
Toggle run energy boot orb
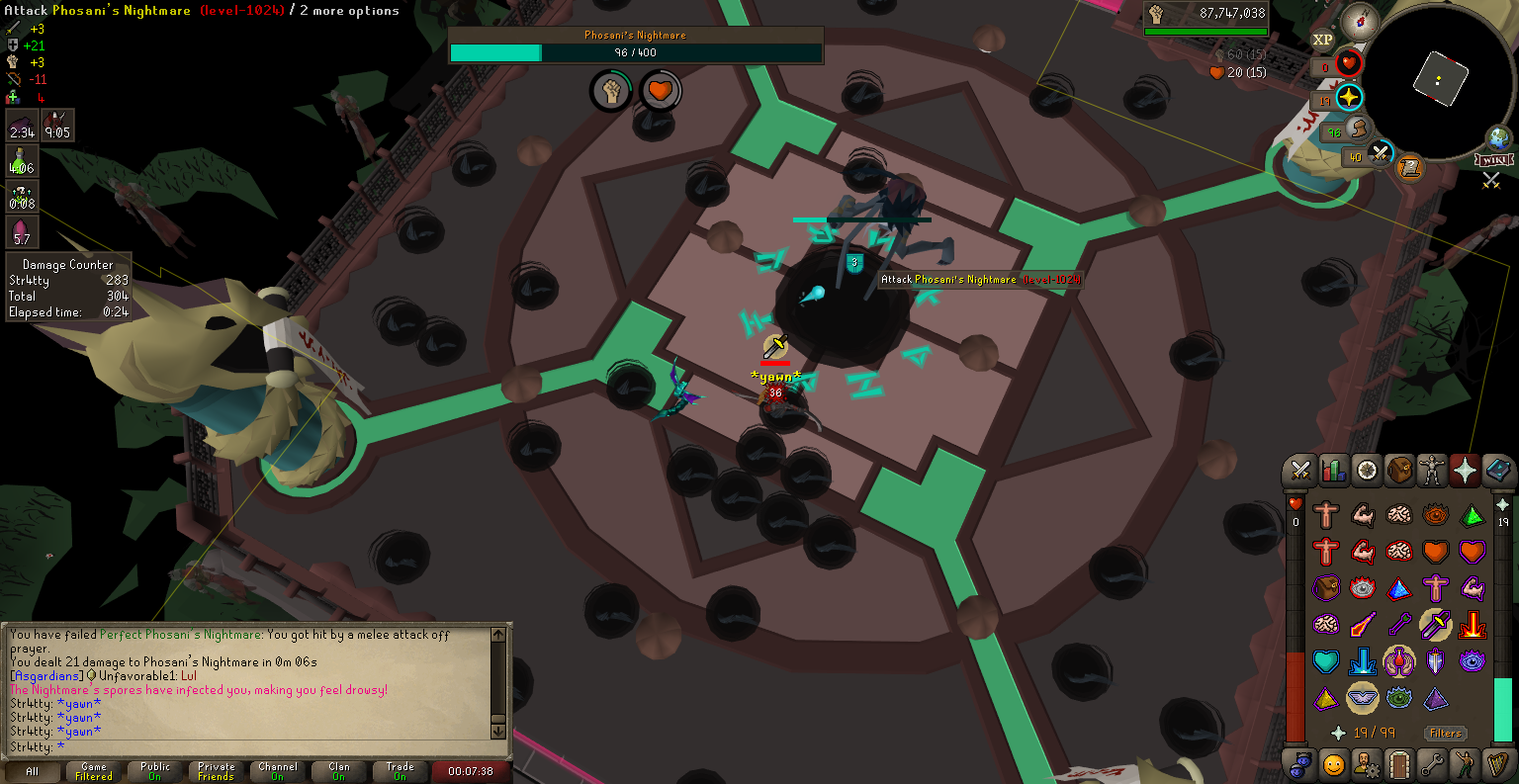pos(1359,129)
